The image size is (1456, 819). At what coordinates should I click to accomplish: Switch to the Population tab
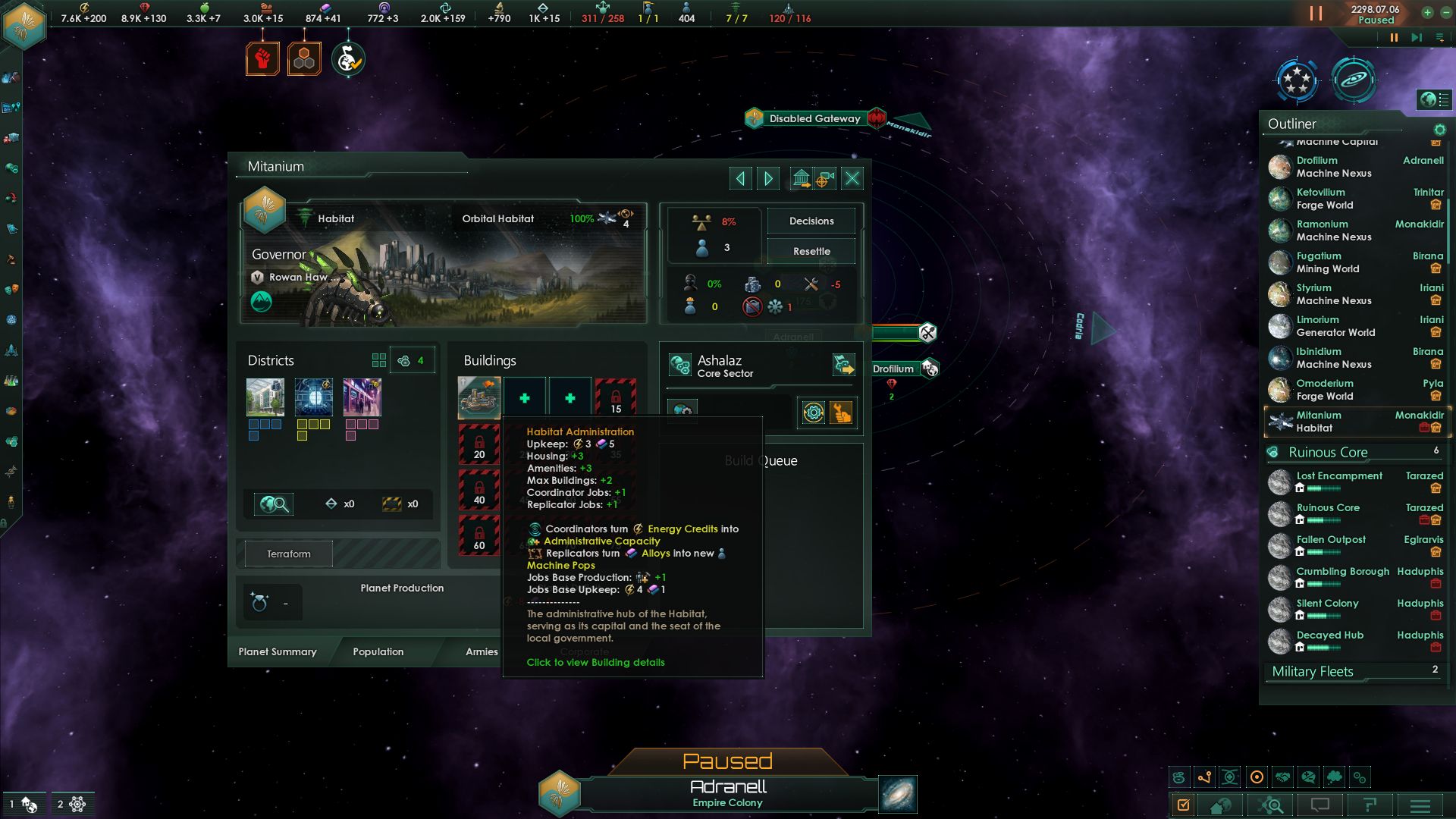[x=378, y=652]
